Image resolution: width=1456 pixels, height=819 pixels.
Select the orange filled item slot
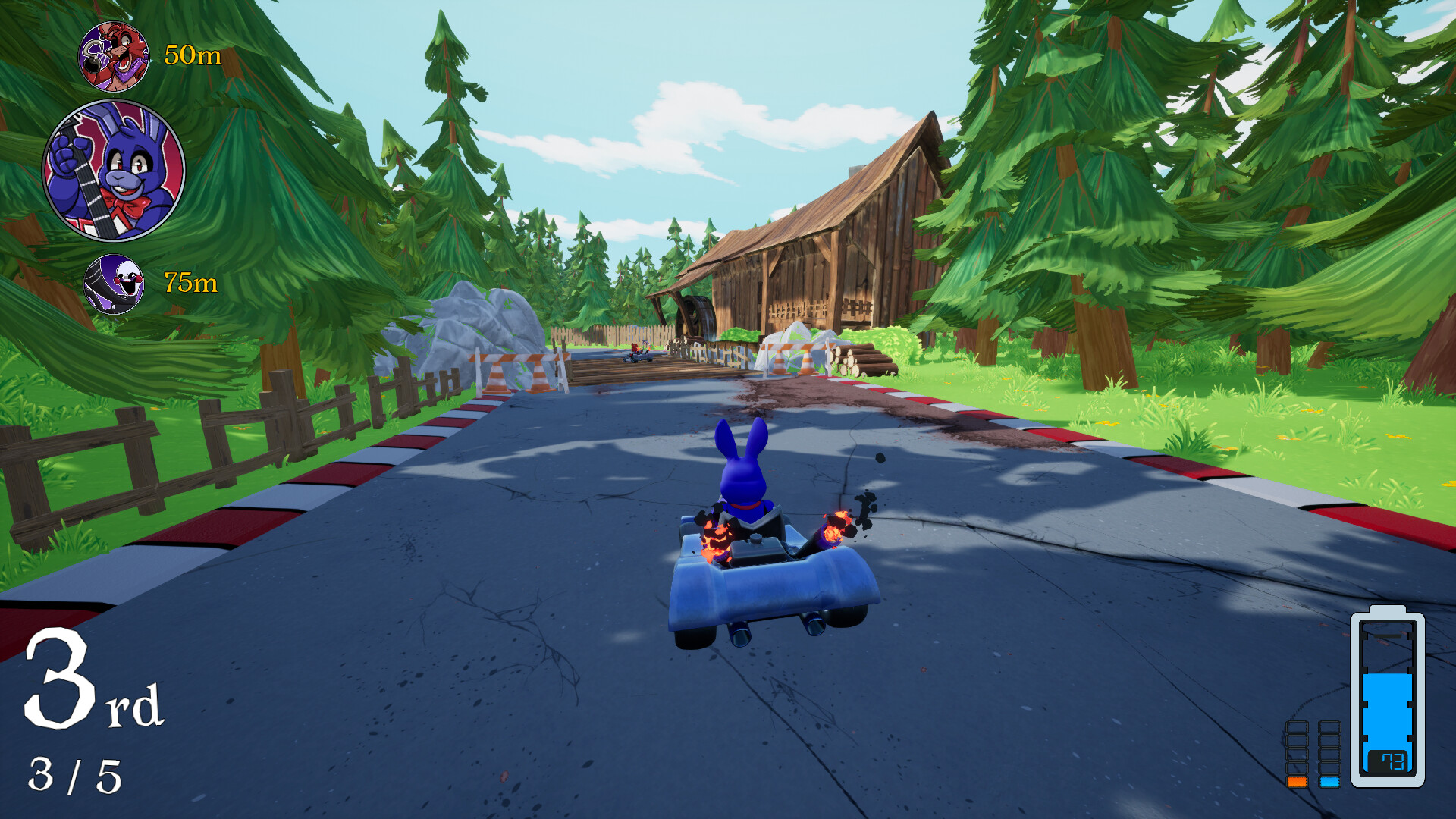point(1297,781)
